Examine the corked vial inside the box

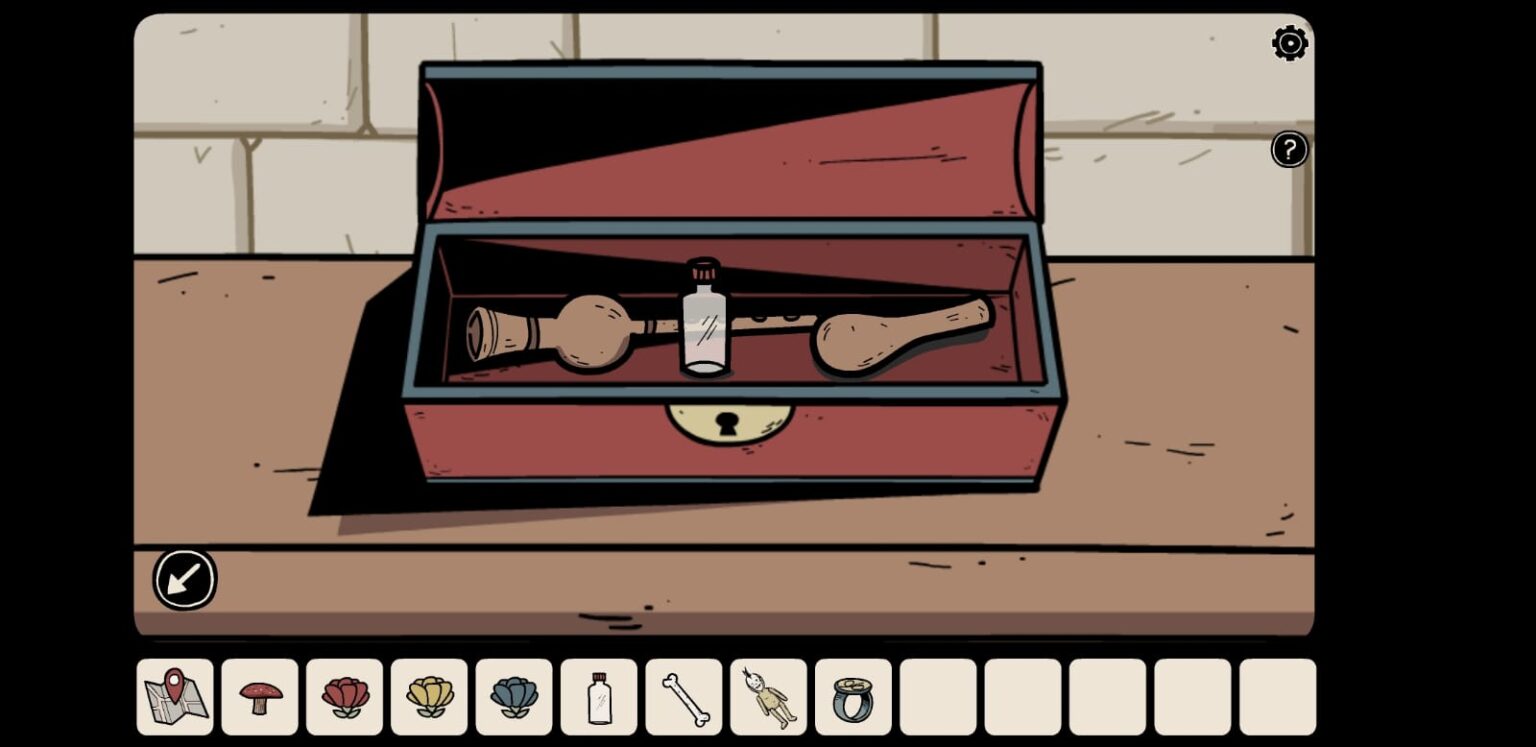pyautogui.click(x=706, y=320)
